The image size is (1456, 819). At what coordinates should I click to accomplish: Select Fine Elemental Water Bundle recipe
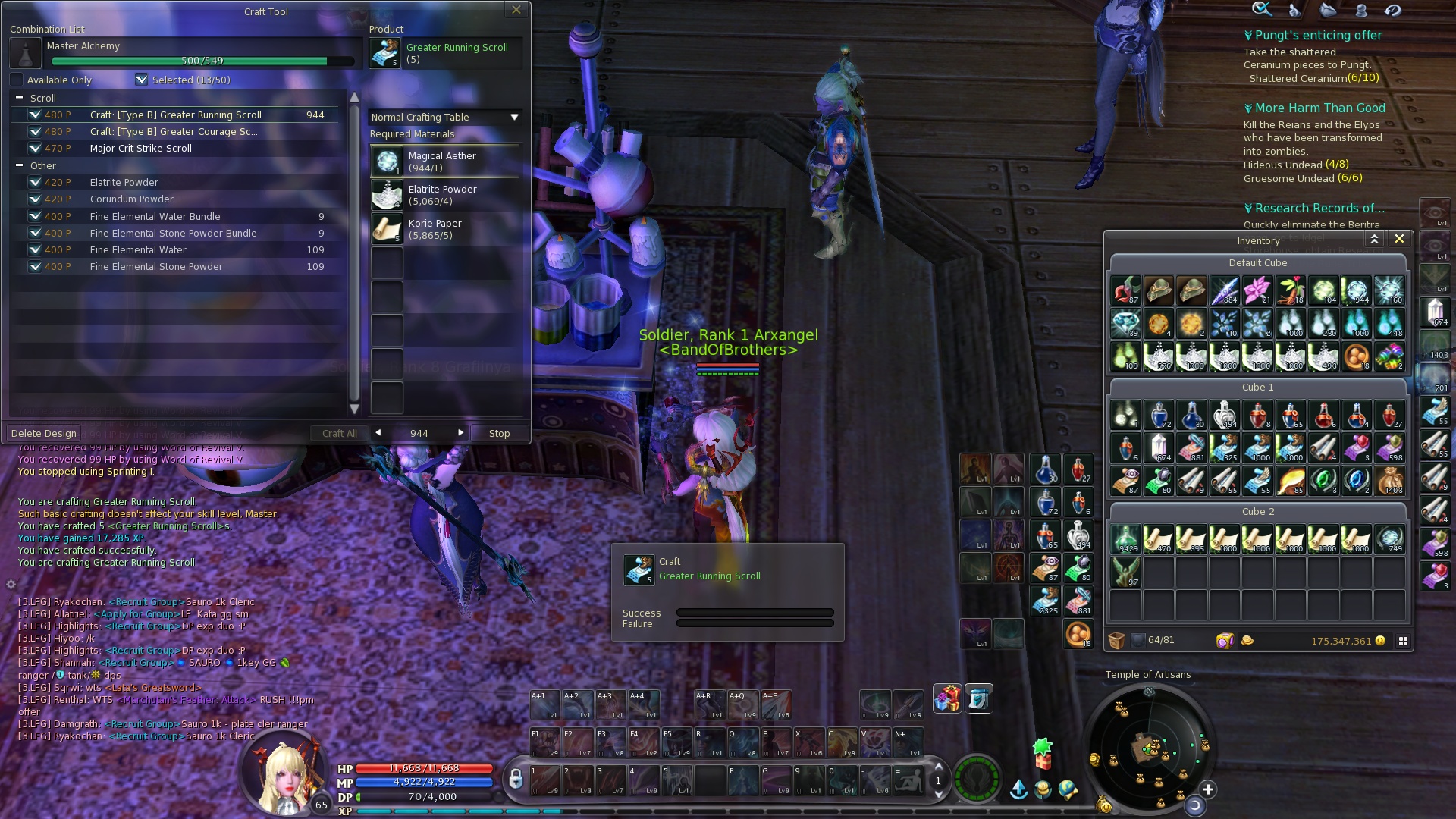point(155,217)
